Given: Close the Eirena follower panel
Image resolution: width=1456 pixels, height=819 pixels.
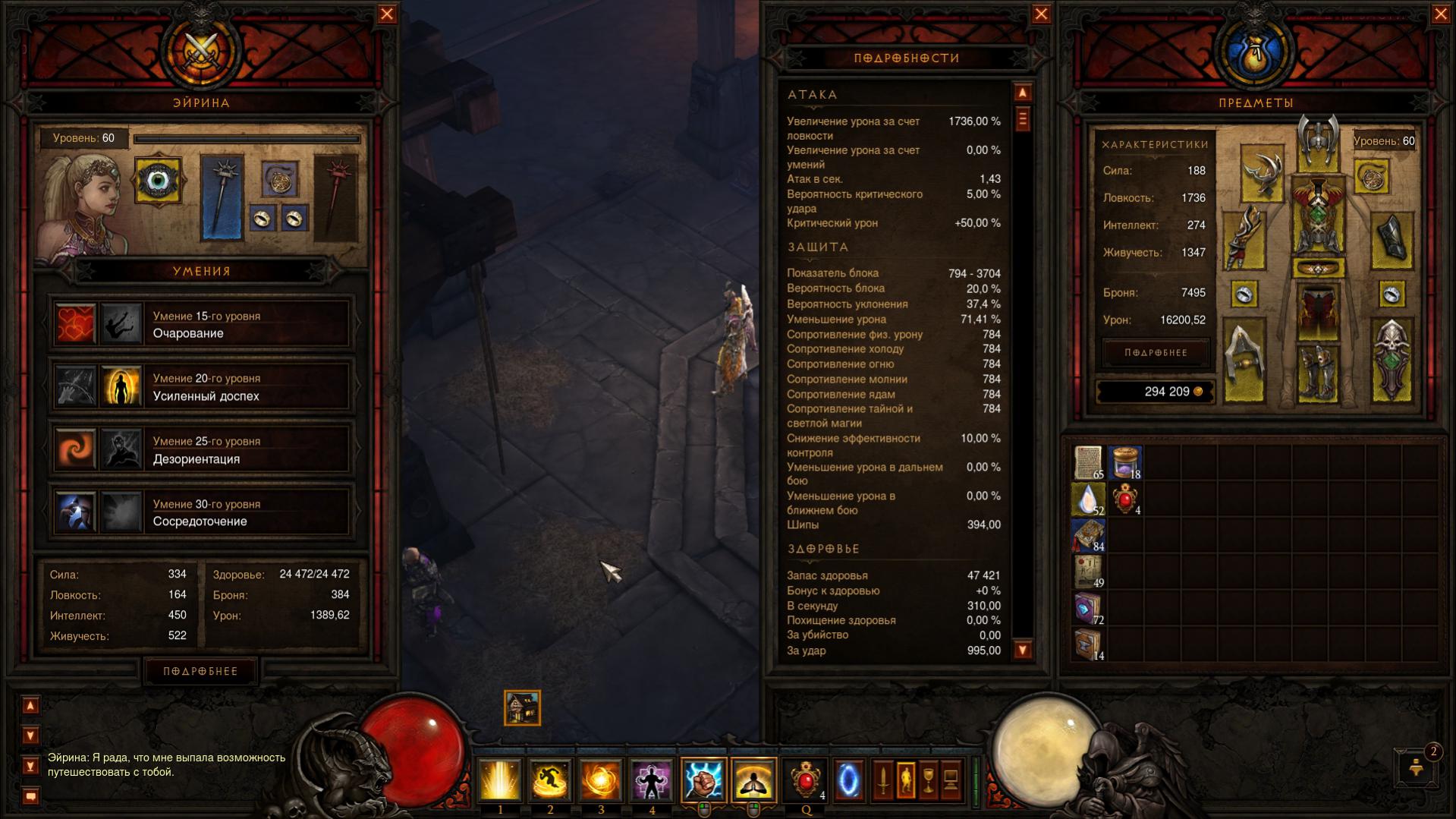Looking at the screenshot, I should (x=387, y=14).
